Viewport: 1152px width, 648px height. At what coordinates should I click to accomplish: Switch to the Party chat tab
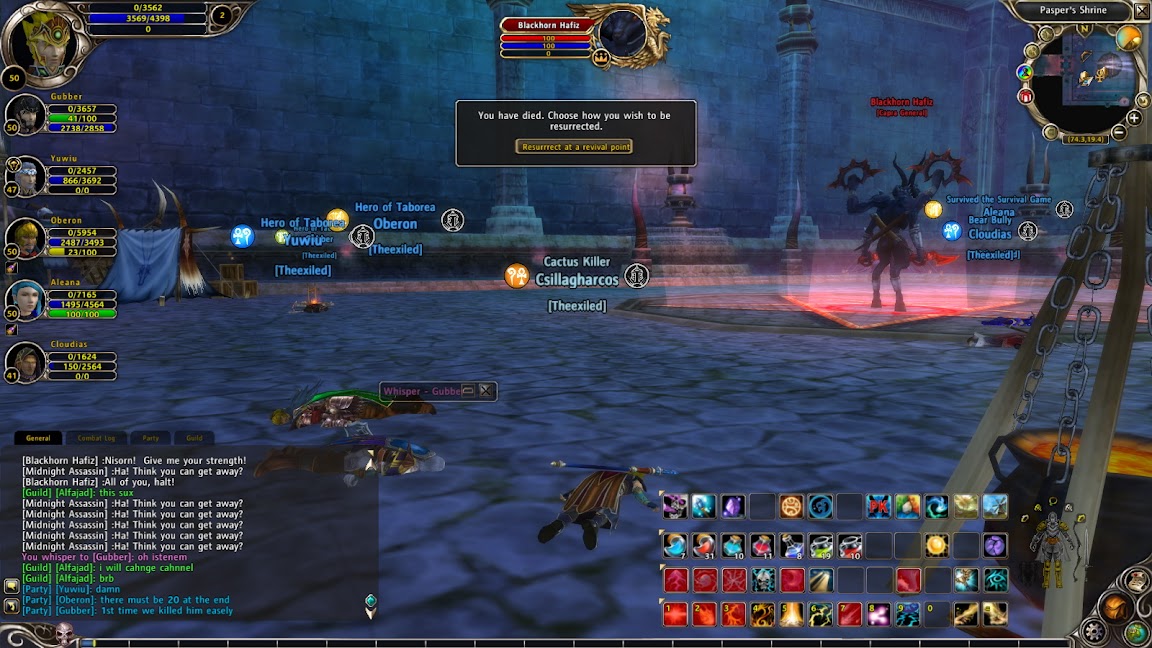point(151,438)
